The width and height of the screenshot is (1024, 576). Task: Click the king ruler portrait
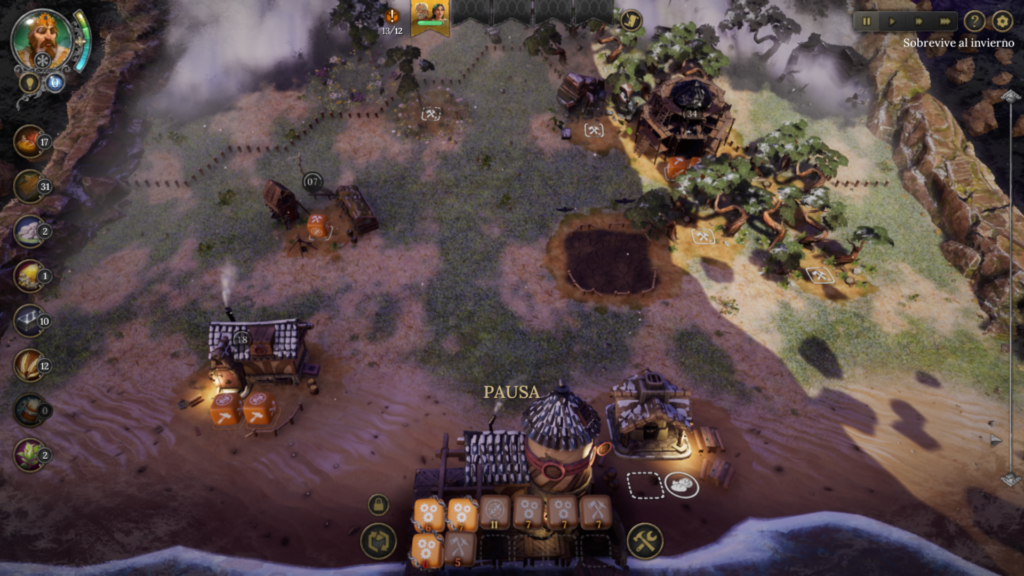pos(43,39)
